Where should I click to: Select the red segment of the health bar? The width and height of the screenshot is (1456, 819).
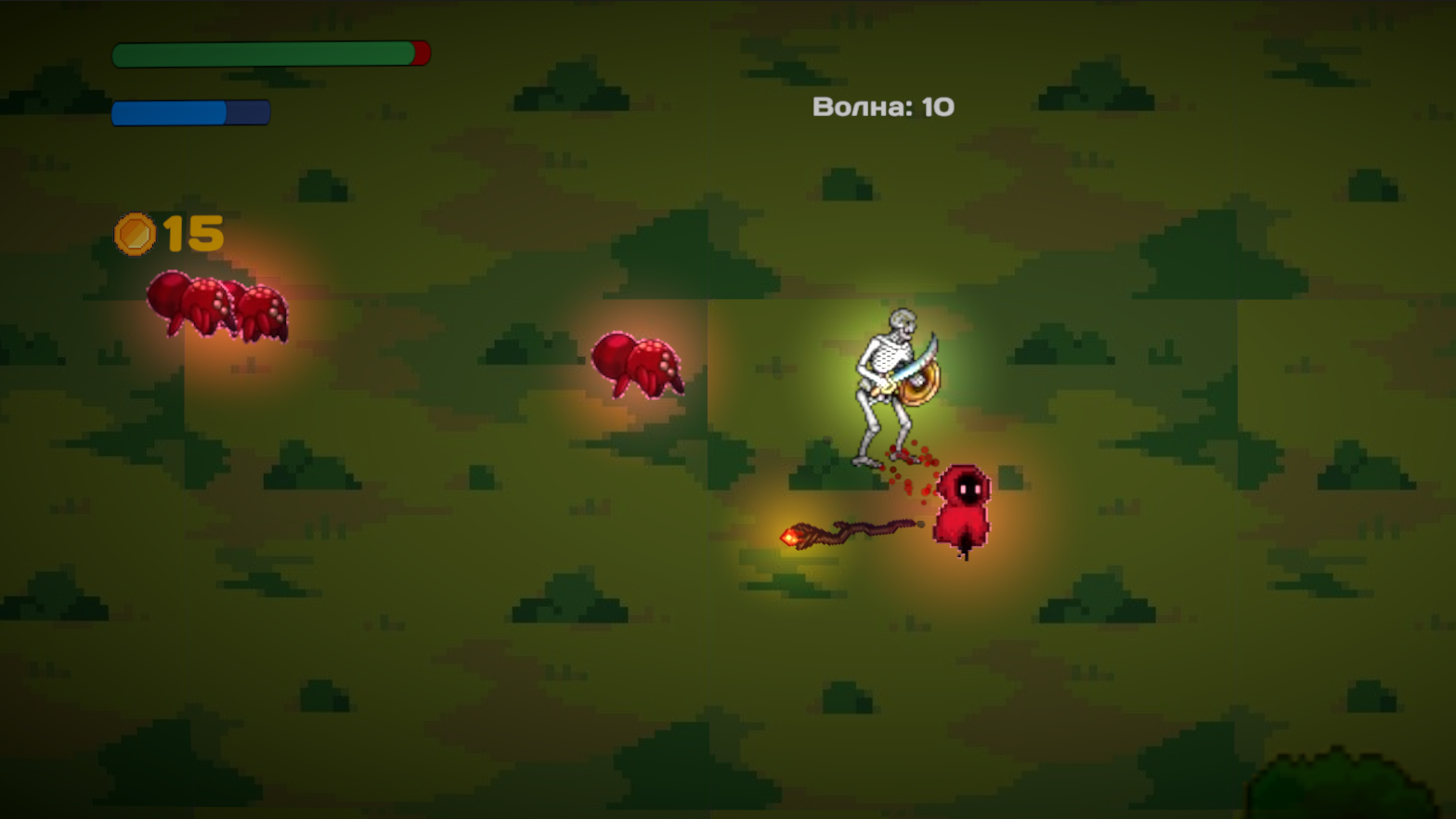coord(420,54)
